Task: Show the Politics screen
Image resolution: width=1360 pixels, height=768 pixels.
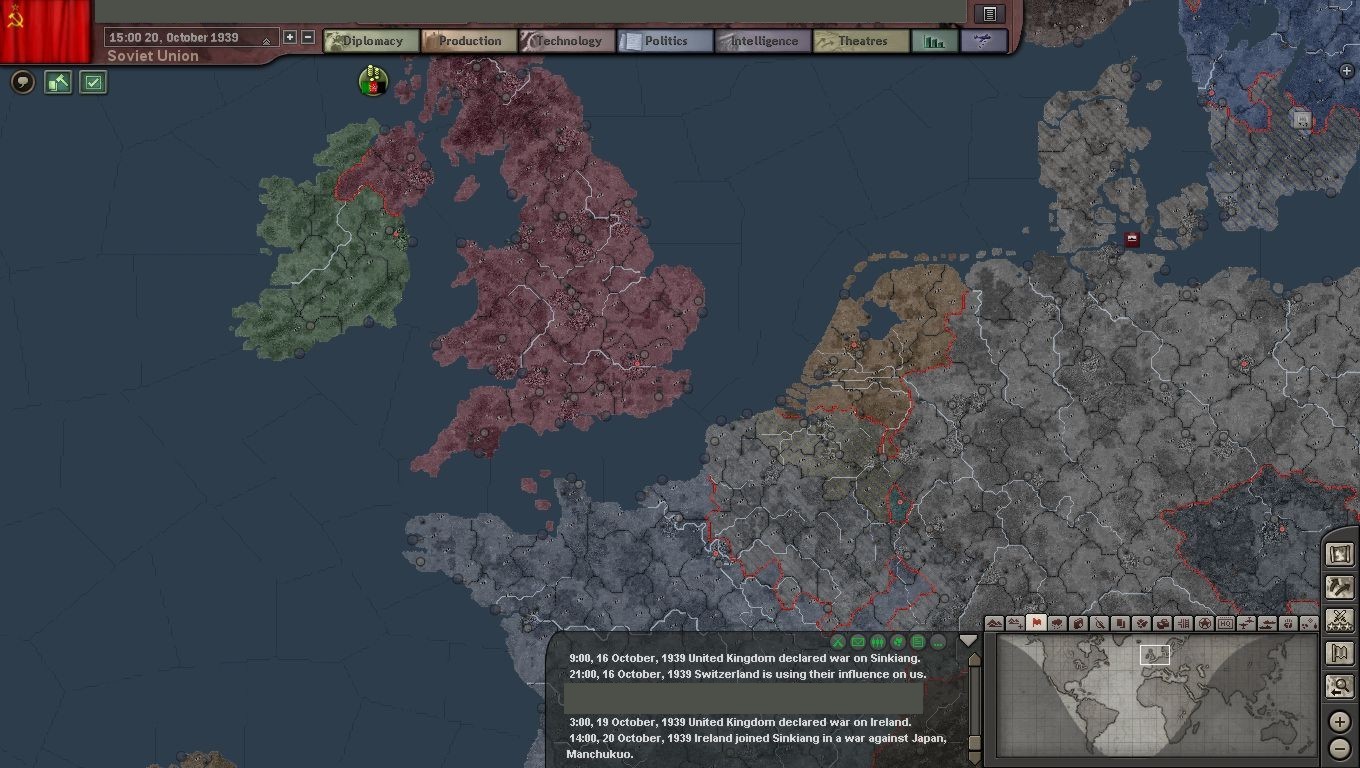Action: [665, 41]
